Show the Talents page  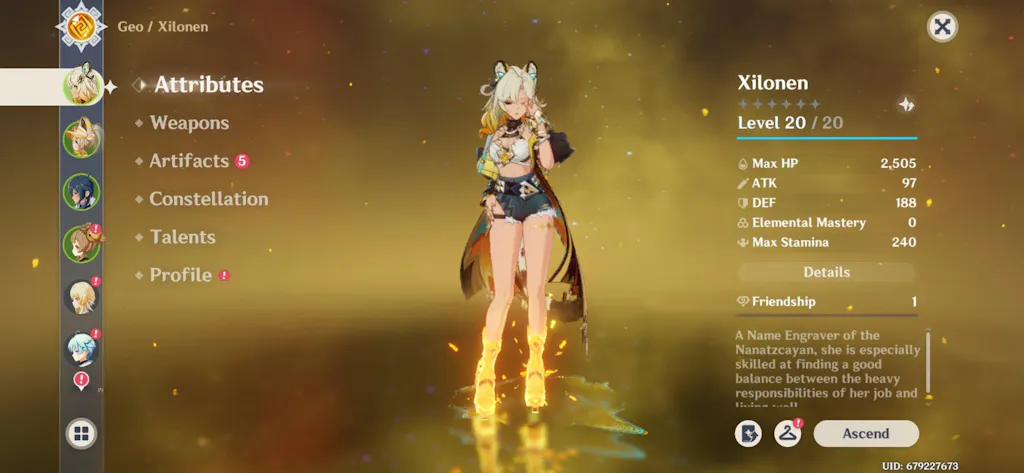pyautogui.click(x=182, y=237)
